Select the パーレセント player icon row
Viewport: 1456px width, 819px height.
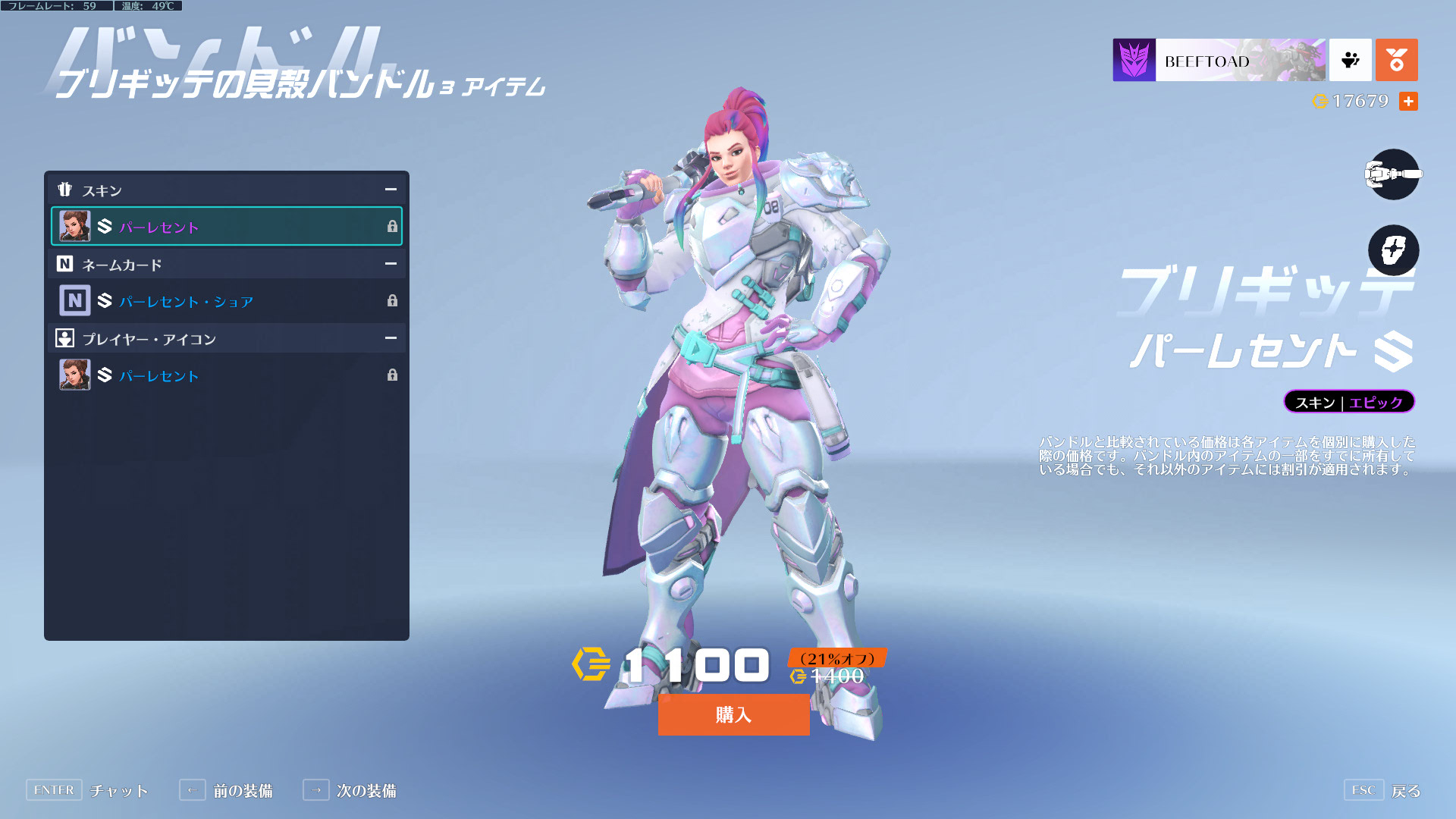tap(226, 375)
